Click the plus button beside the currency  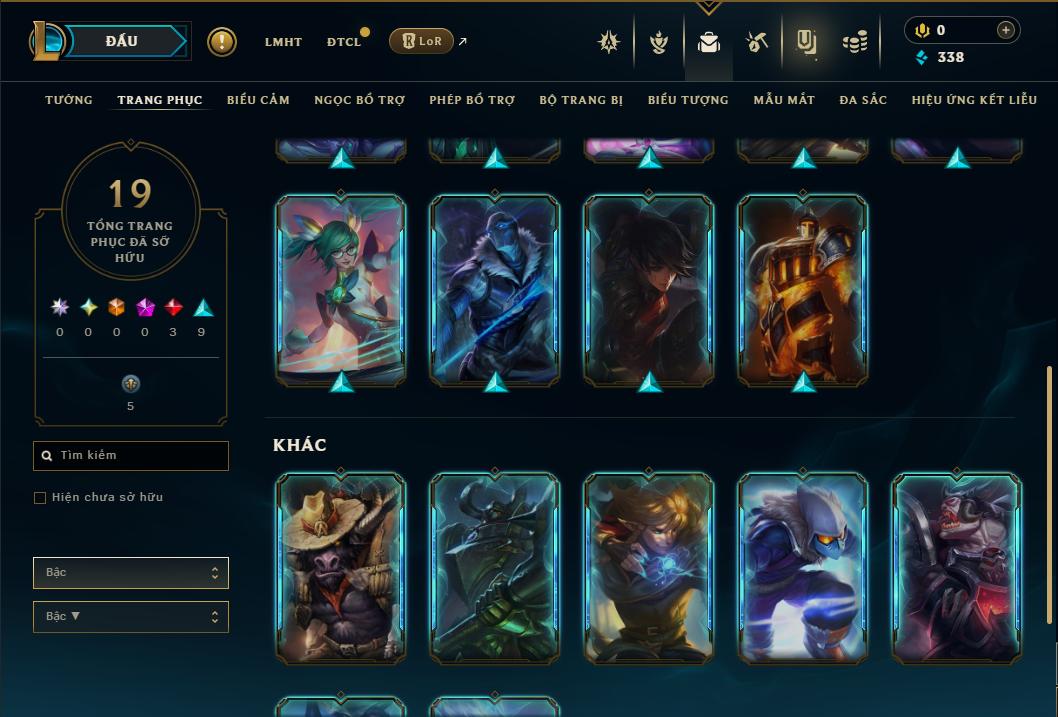1006,30
